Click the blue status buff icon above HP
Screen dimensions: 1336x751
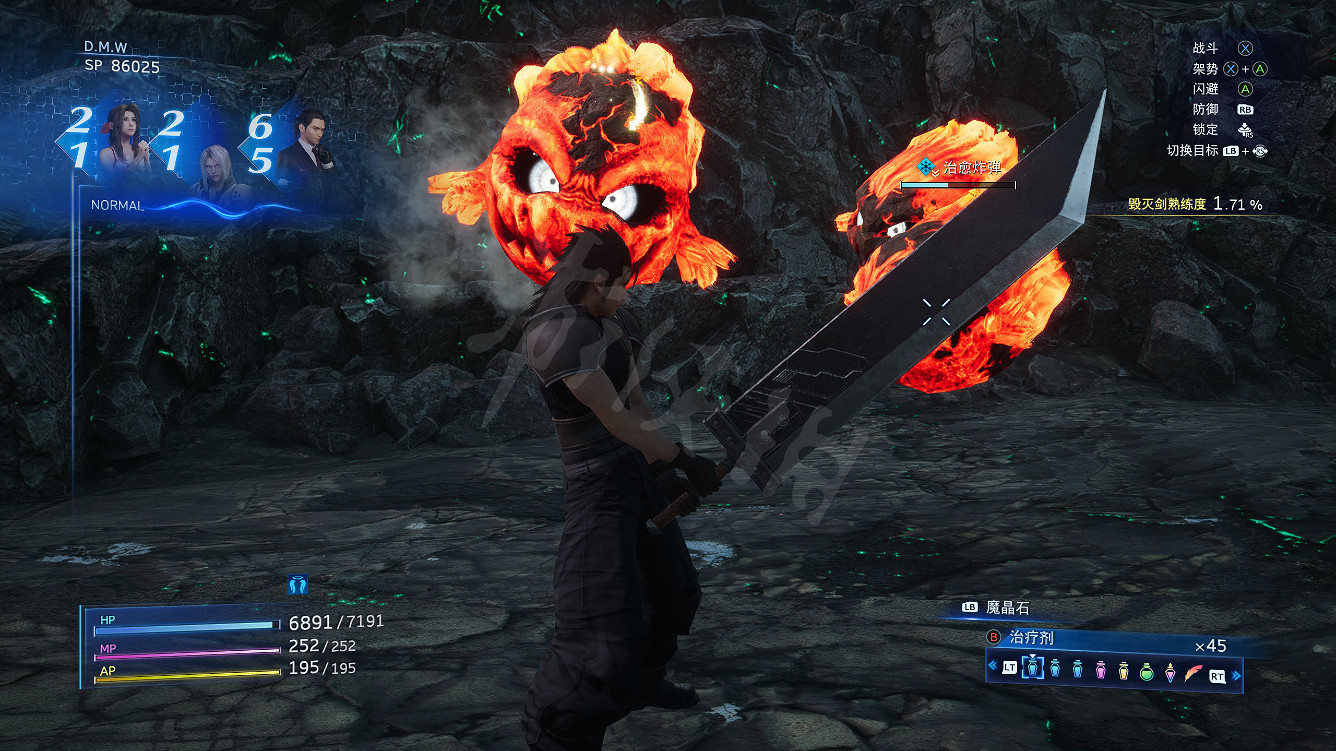(297, 585)
